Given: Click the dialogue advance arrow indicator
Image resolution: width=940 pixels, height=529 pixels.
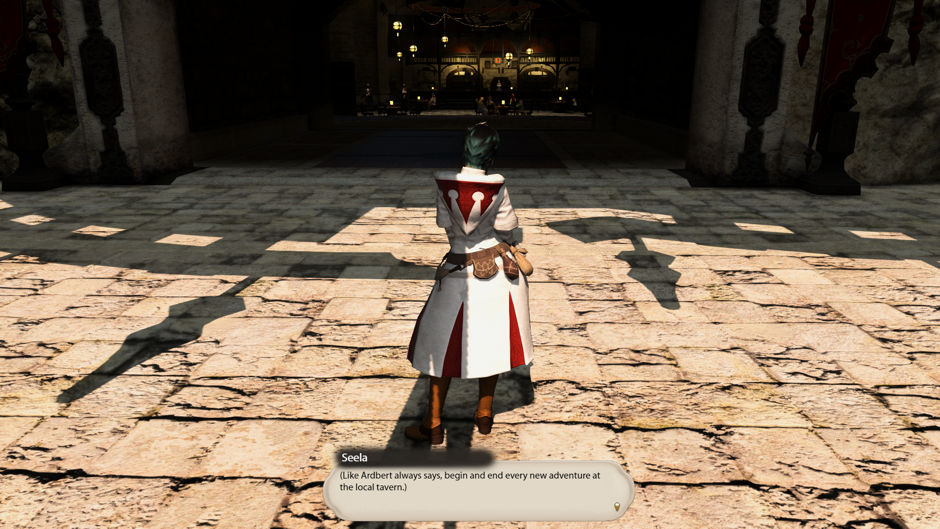Looking at the screenshot, I should [617, 507].
